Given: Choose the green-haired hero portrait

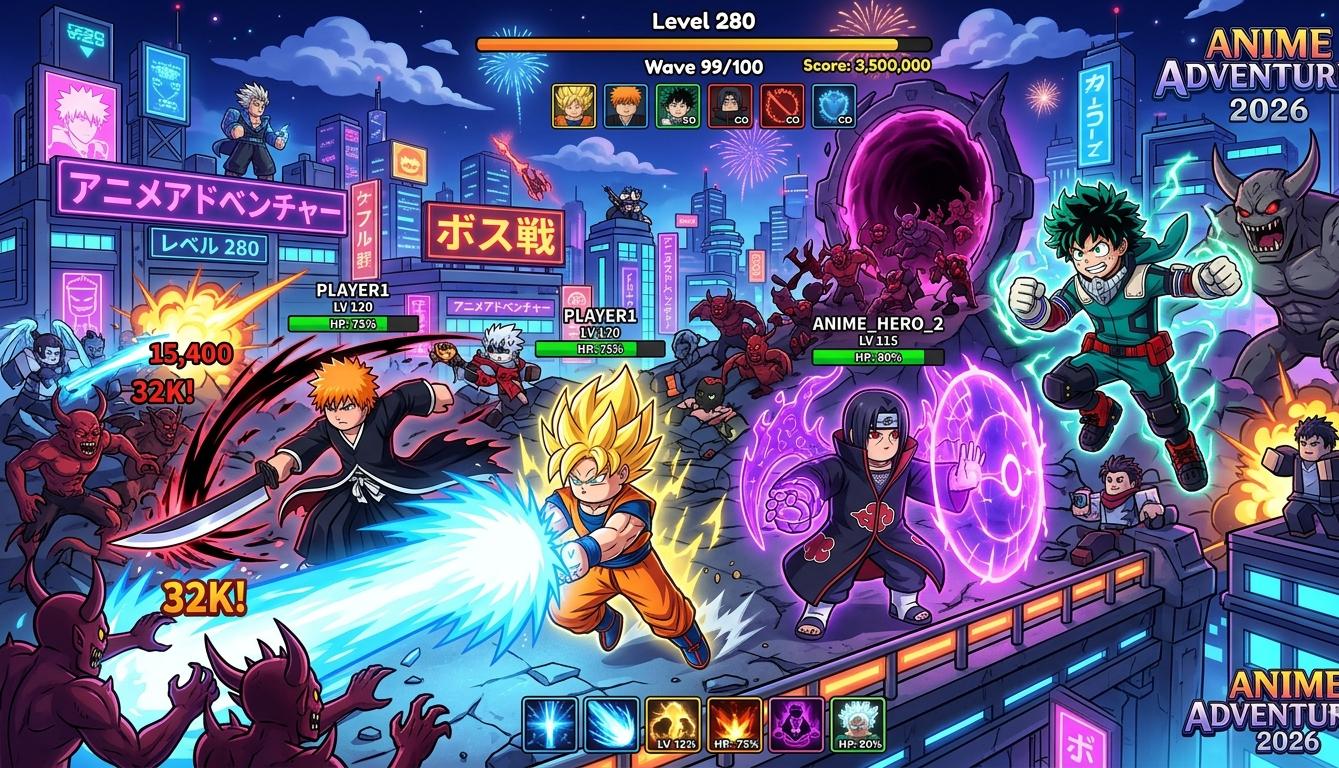Looking at the screenshot, I should (677, 105).
